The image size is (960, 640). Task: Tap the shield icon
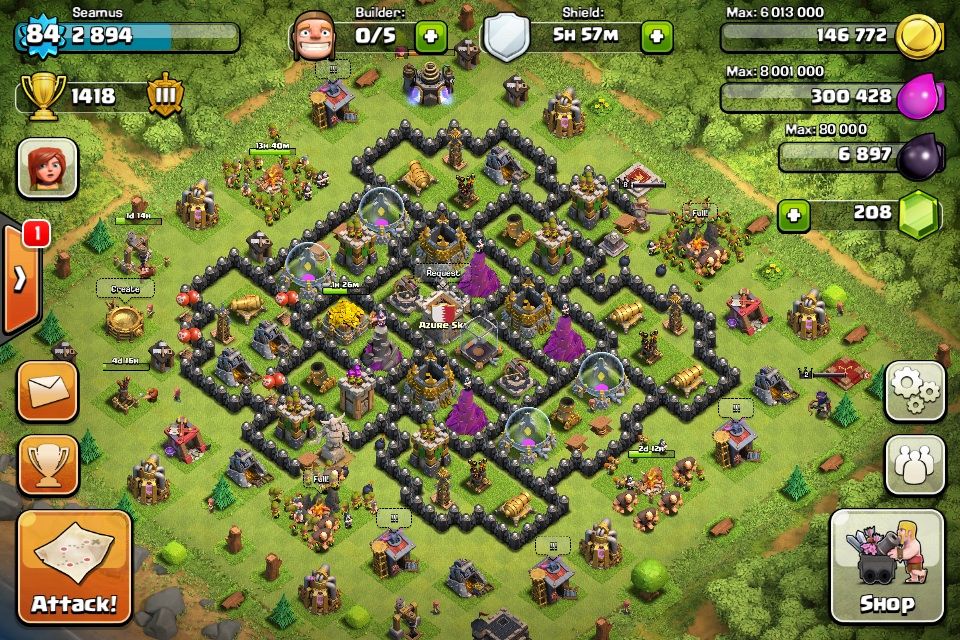[505, 37]
